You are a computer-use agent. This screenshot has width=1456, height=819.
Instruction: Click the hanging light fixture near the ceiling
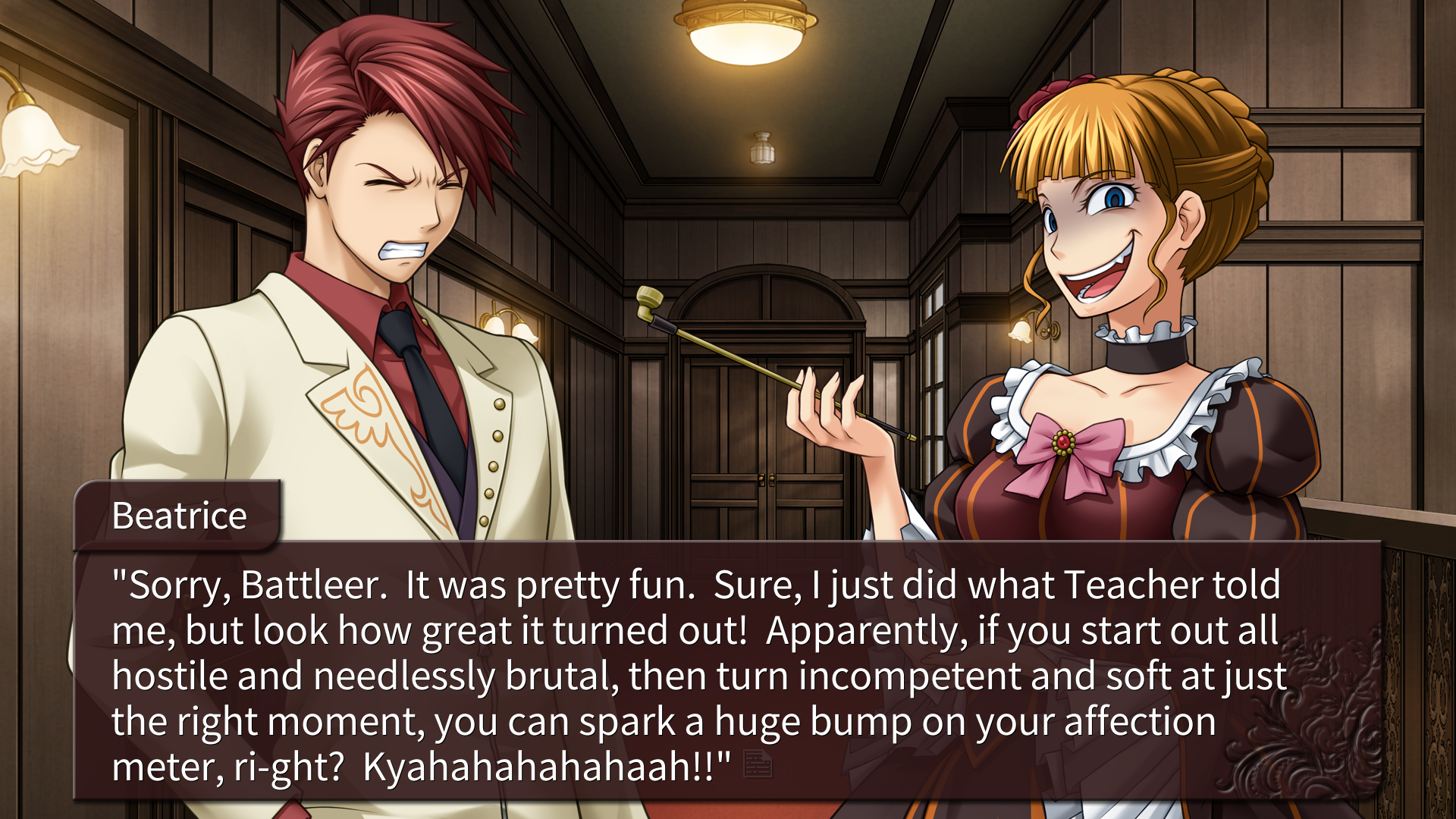coord(761,149)
